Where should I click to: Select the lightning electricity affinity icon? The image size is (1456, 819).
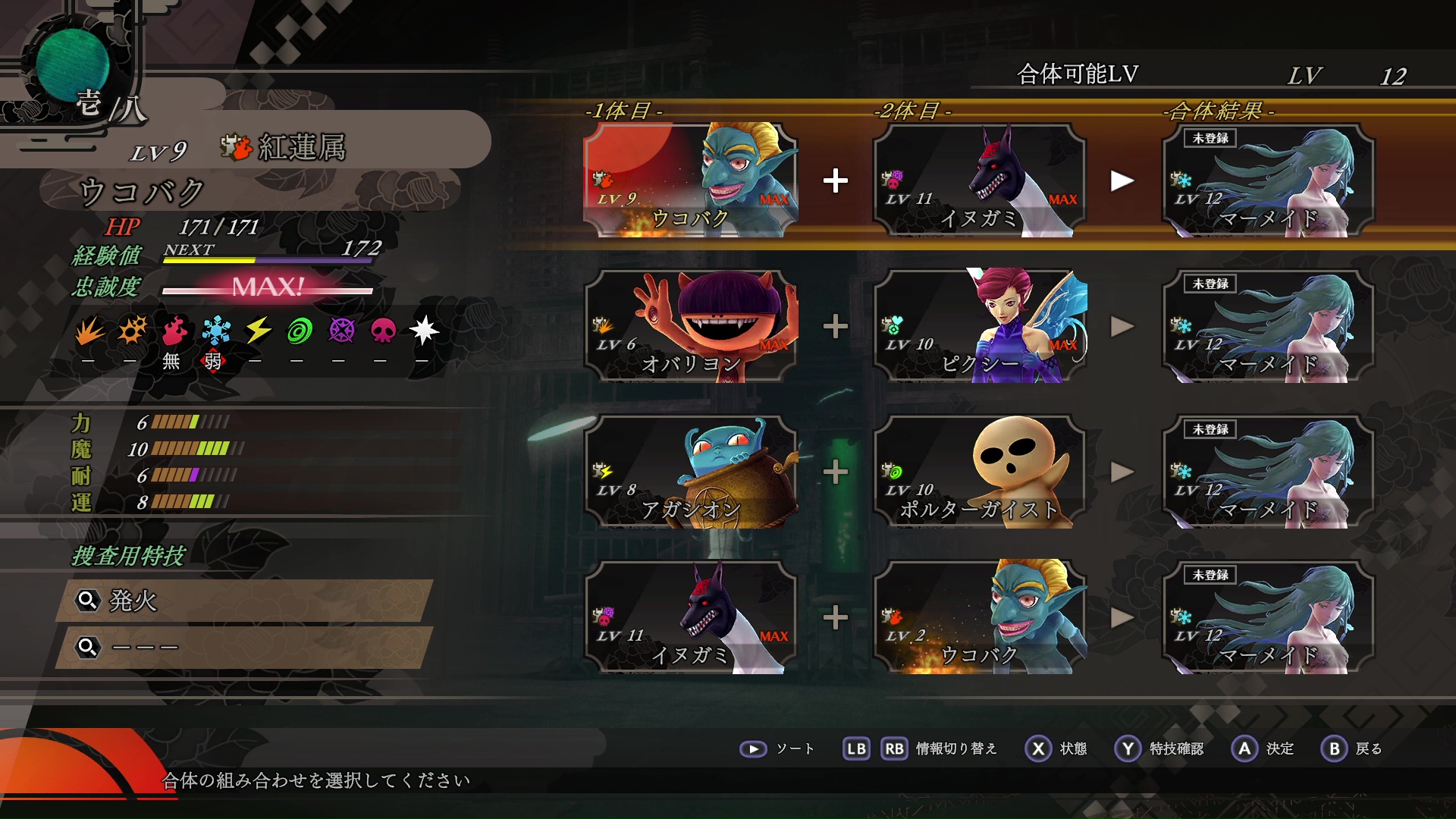pos(258,331)
